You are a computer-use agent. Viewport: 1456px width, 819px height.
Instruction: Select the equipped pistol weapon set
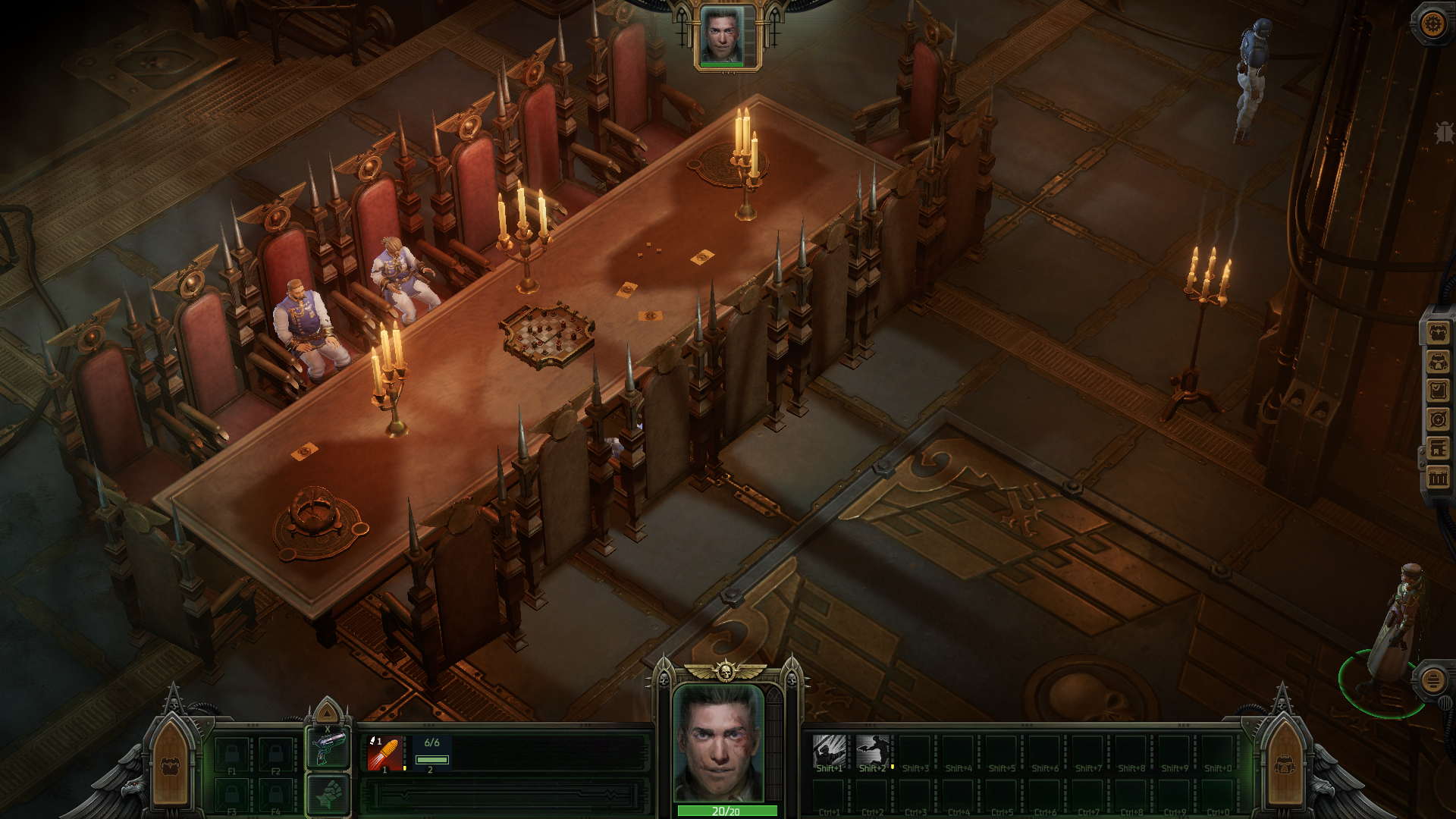pos(328,747)
